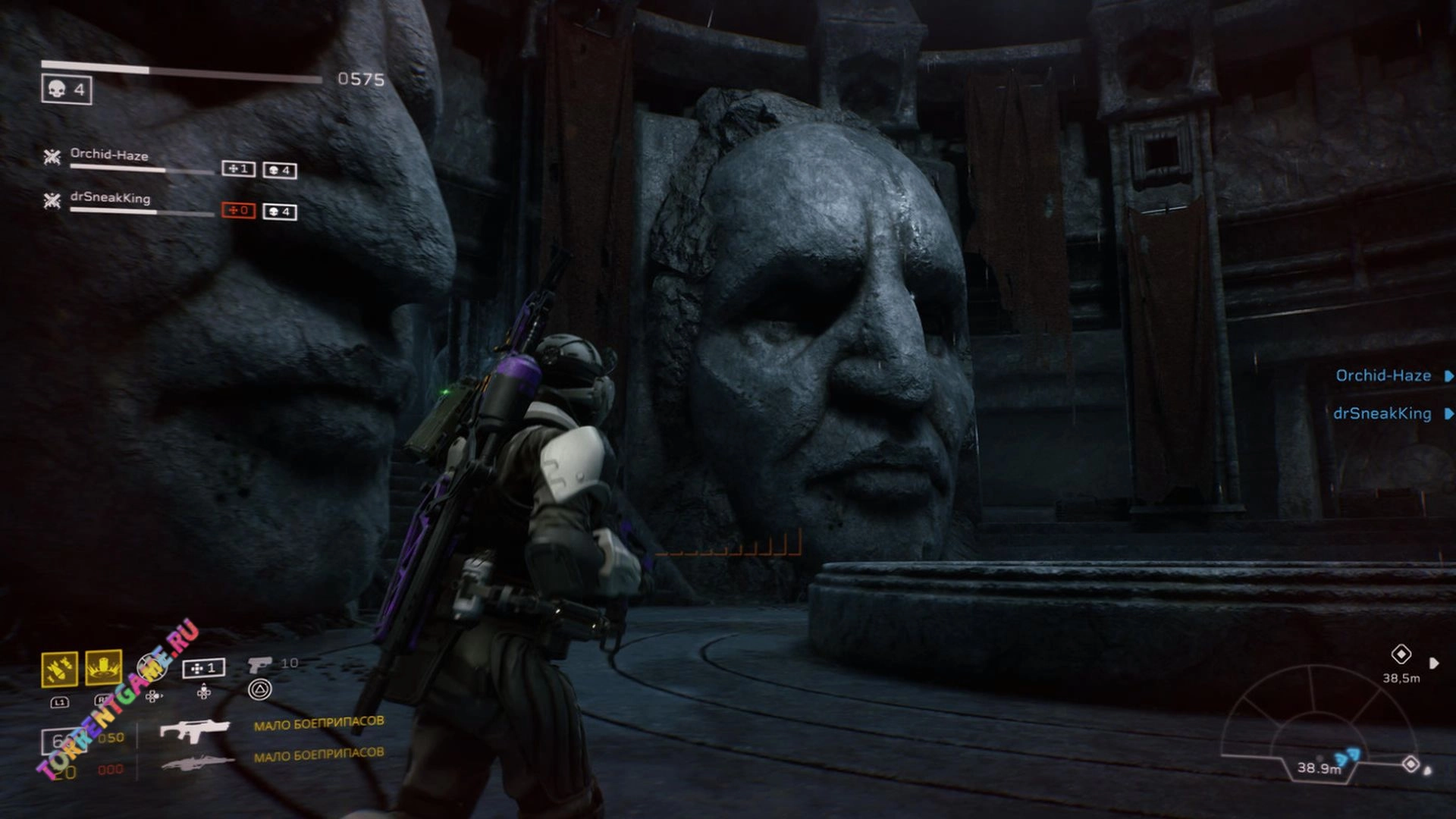Activate the ground blast ability icon
The height and width of the screenshot is (819, 1456).
coord(103,667)
